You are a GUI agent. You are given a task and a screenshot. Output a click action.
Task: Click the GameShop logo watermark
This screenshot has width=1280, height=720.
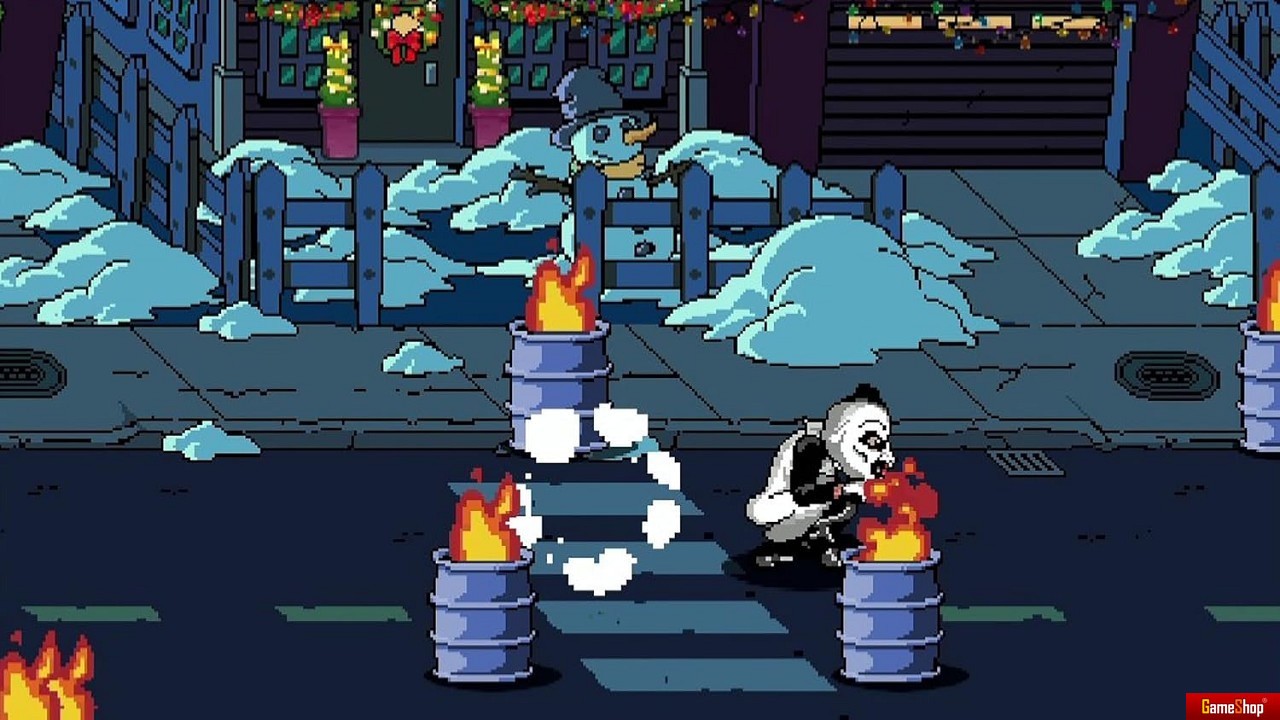(1233, 707)
